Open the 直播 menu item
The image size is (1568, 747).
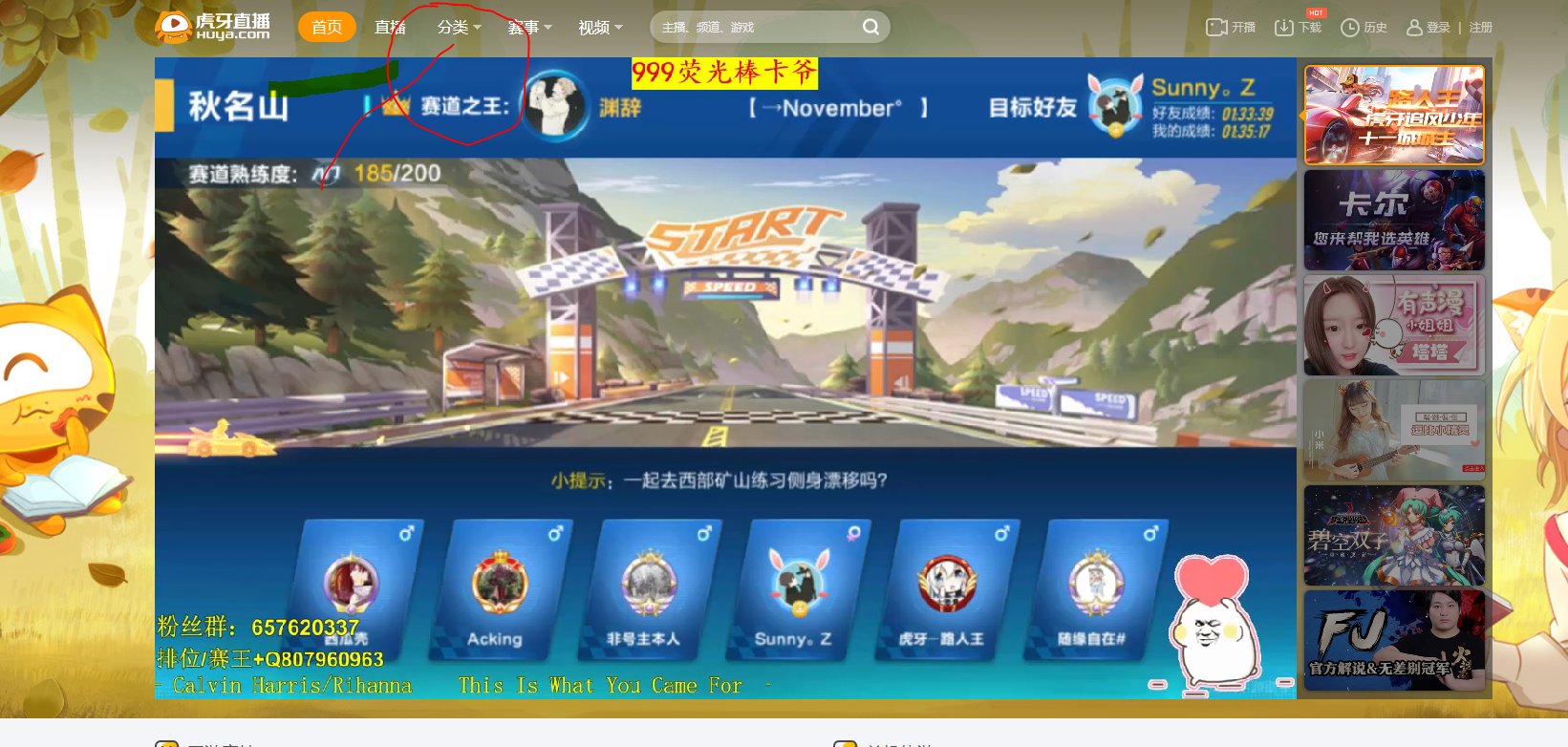(391, 28)
